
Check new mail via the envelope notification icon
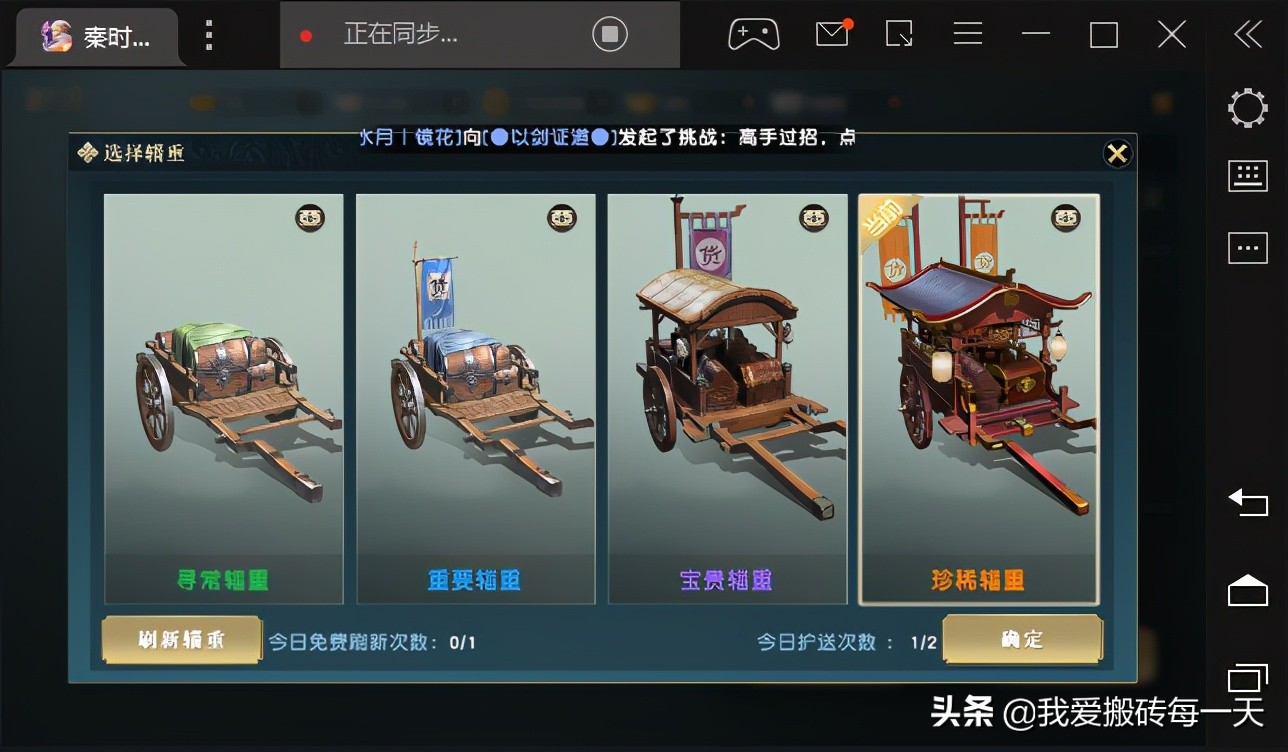(830, 33)
